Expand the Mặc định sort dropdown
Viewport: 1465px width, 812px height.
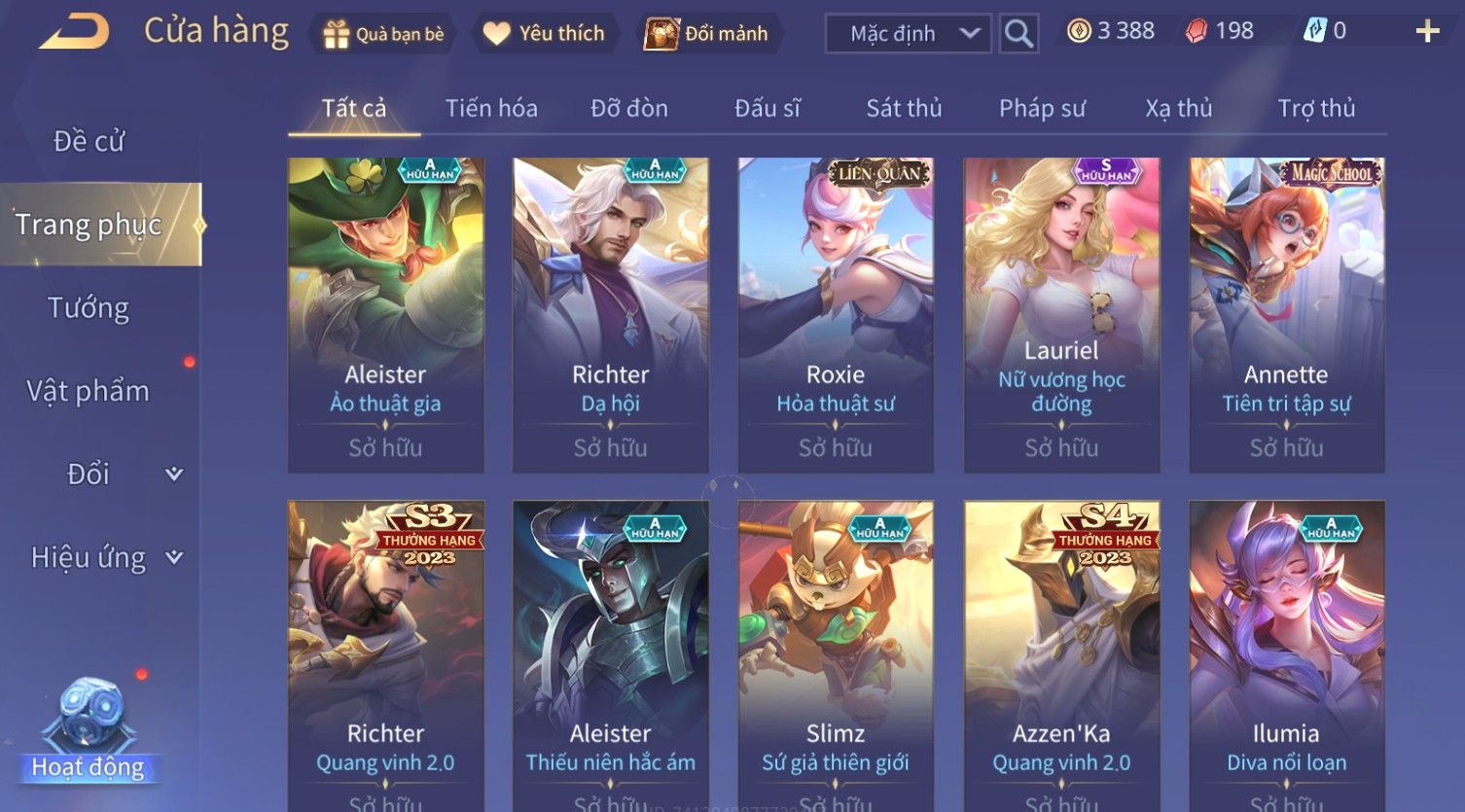[x=908, y=34]
